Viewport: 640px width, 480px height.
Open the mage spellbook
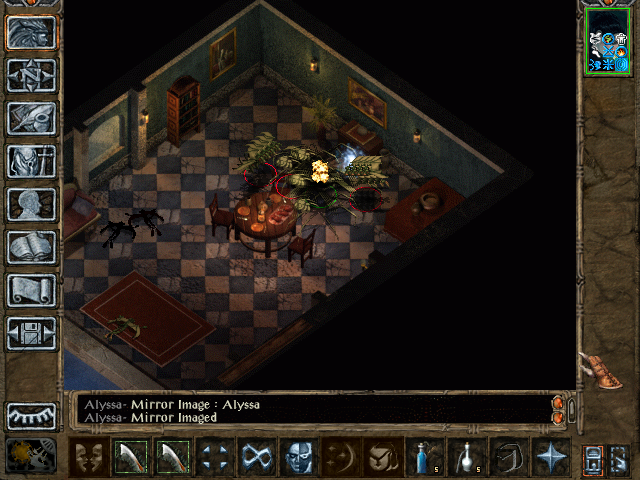[31, 247]
